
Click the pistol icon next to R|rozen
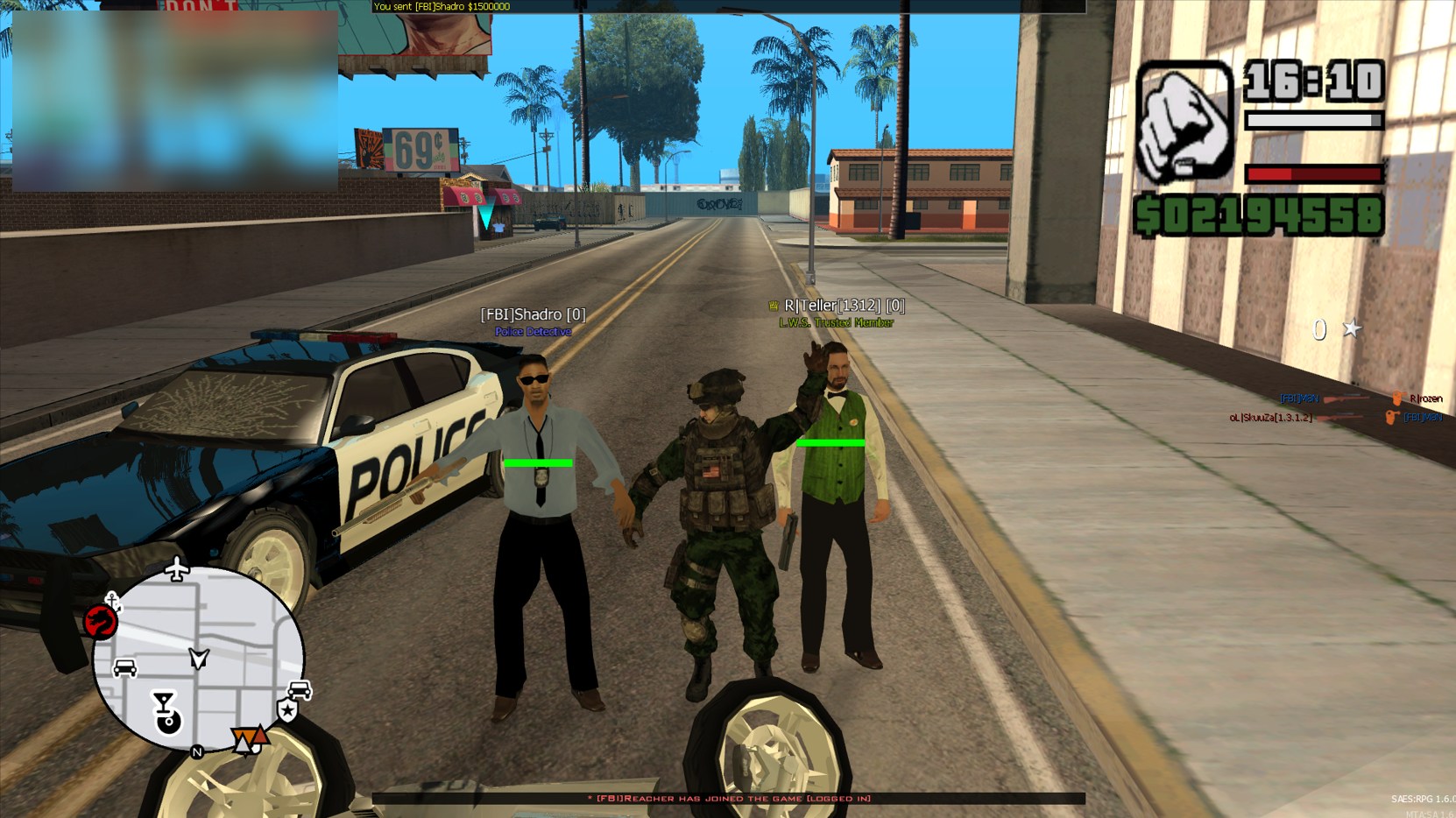[1398, 398]
